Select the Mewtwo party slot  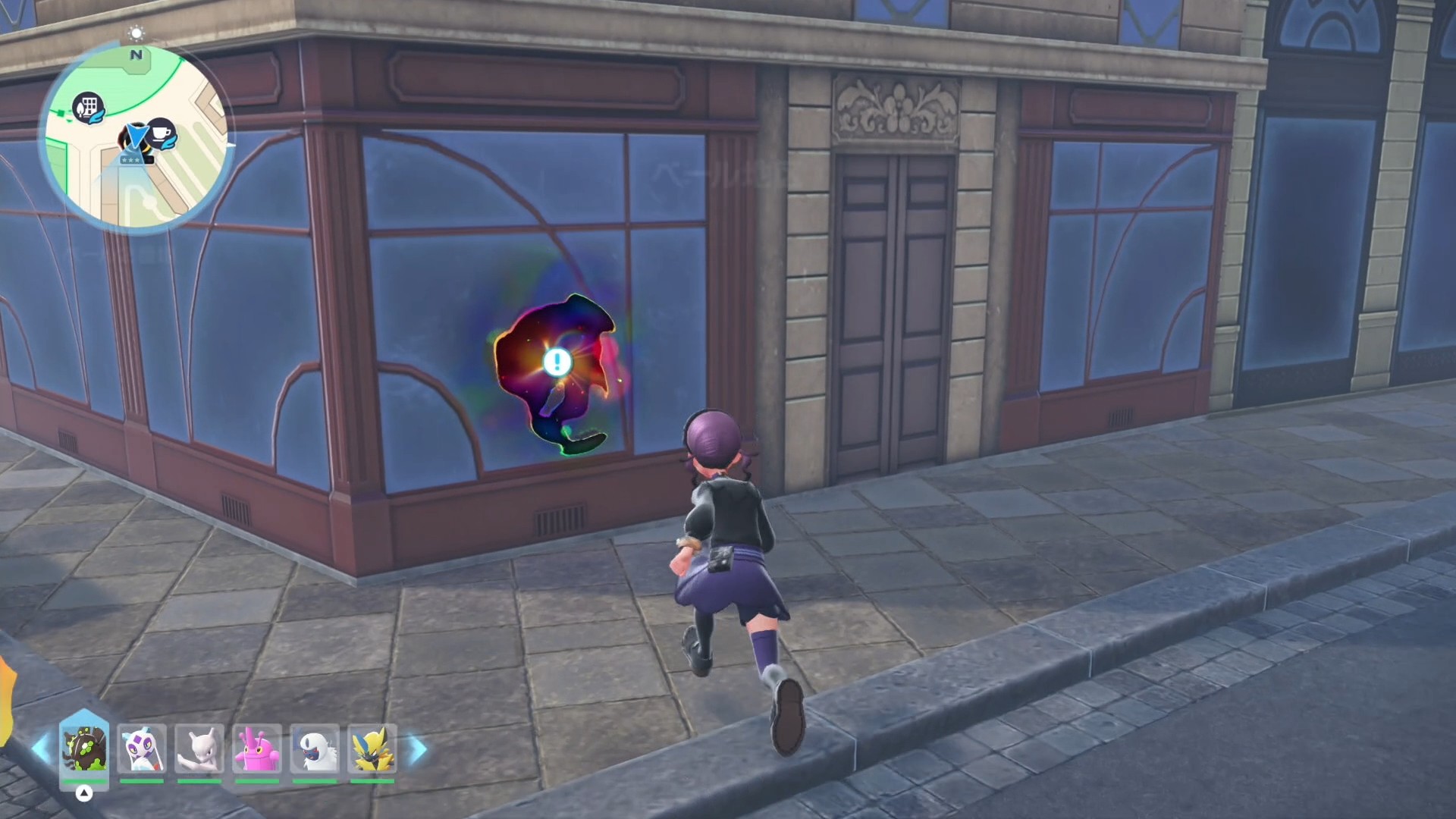point(199,749)
